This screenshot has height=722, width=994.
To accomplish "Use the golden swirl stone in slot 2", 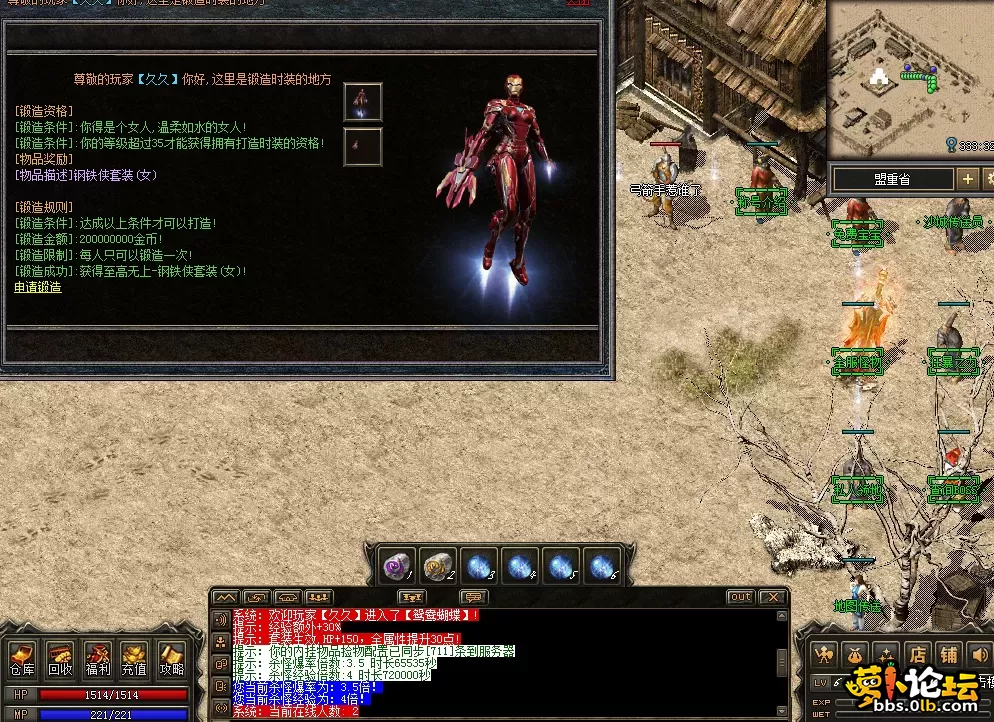I will click(x=438, y=567).
